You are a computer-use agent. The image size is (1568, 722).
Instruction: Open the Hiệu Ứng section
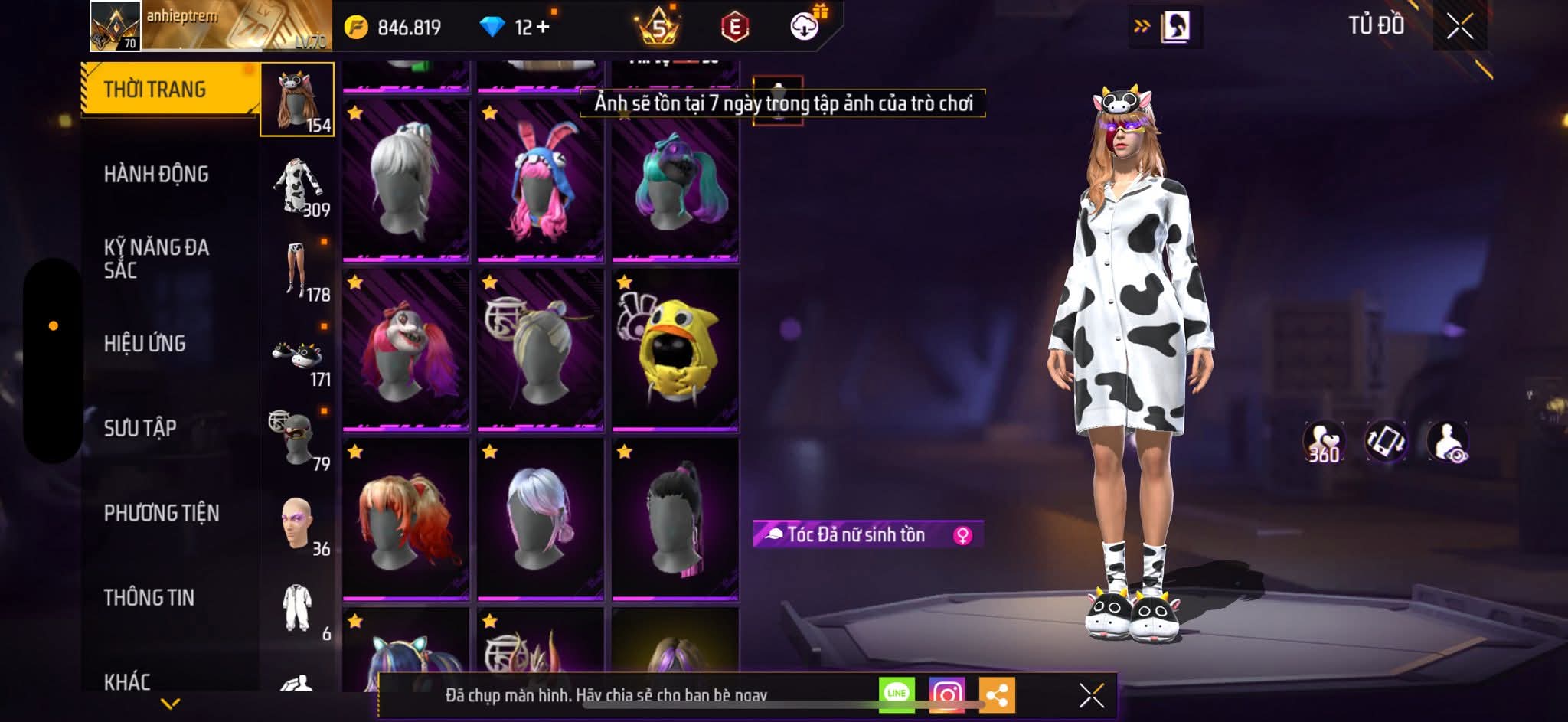pyautogui.click(x=145, y=344)
